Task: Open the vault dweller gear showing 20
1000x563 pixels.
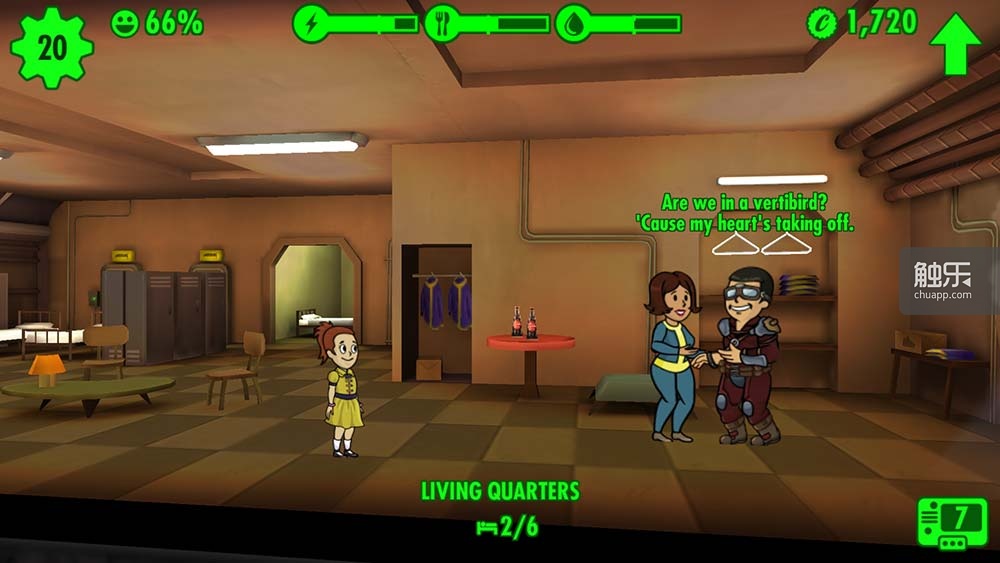Action: [51, 47]
